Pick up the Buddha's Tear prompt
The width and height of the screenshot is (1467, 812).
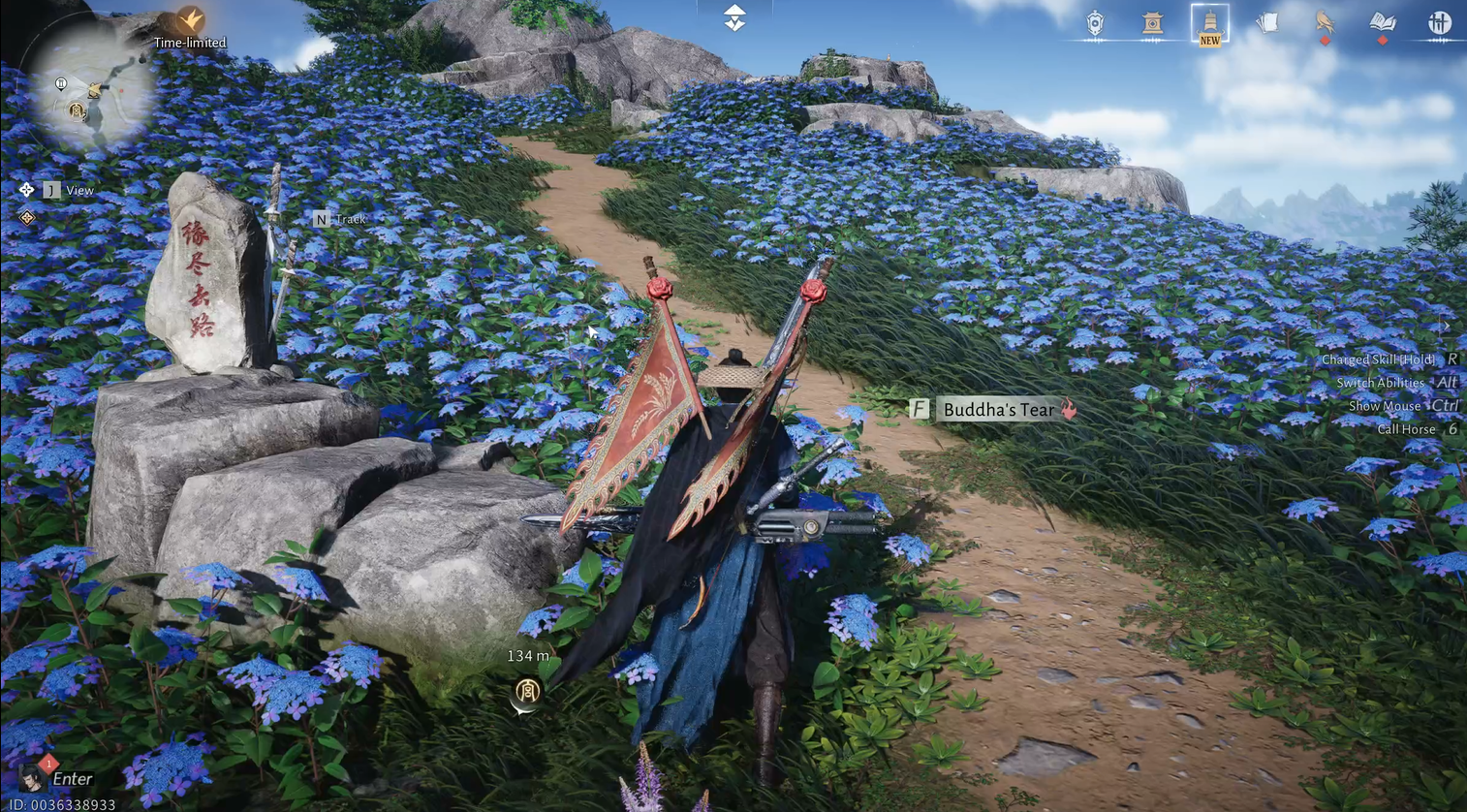(997, 410)
